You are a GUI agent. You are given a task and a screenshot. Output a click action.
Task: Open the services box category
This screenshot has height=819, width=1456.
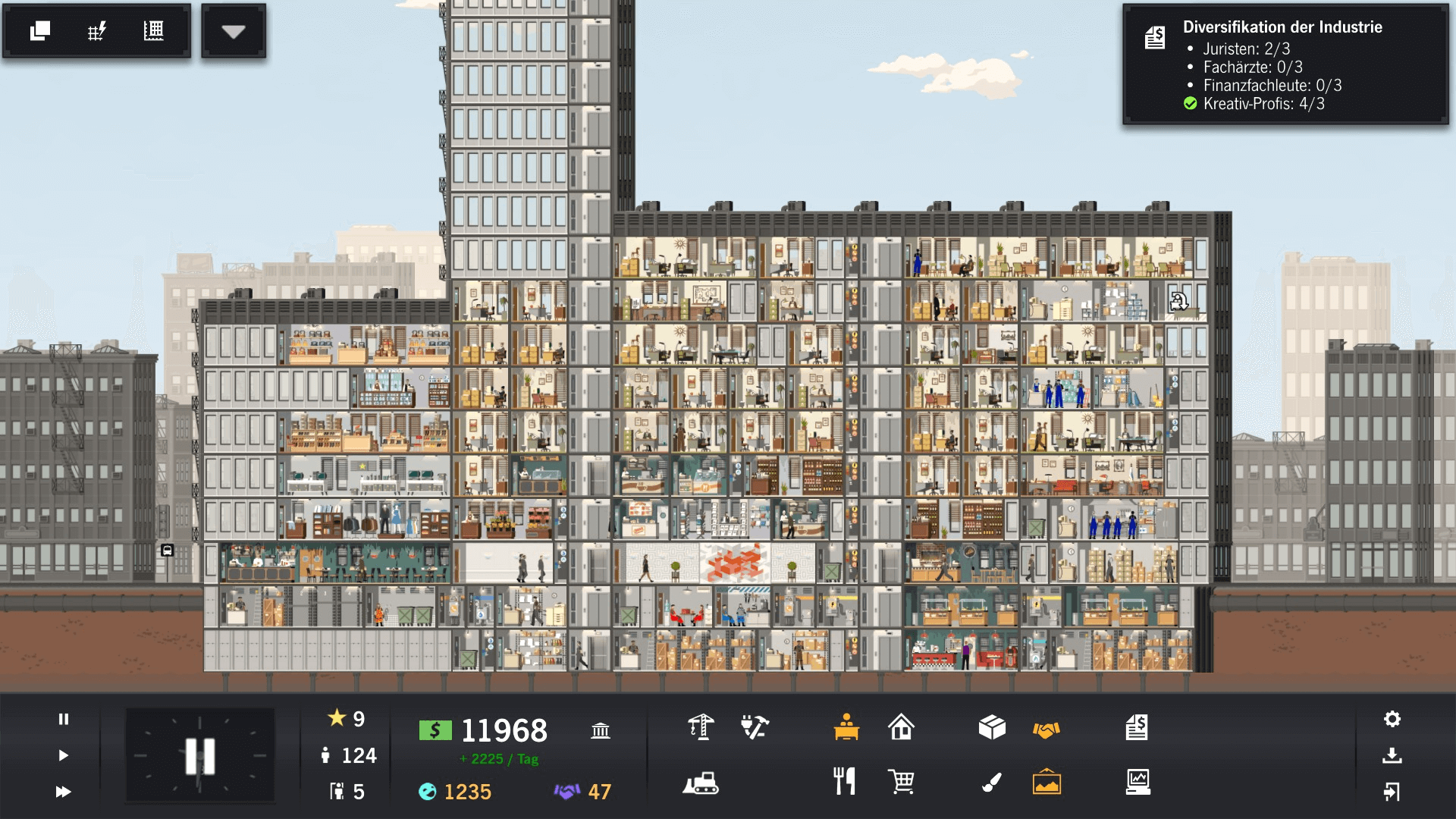point(992,727)
